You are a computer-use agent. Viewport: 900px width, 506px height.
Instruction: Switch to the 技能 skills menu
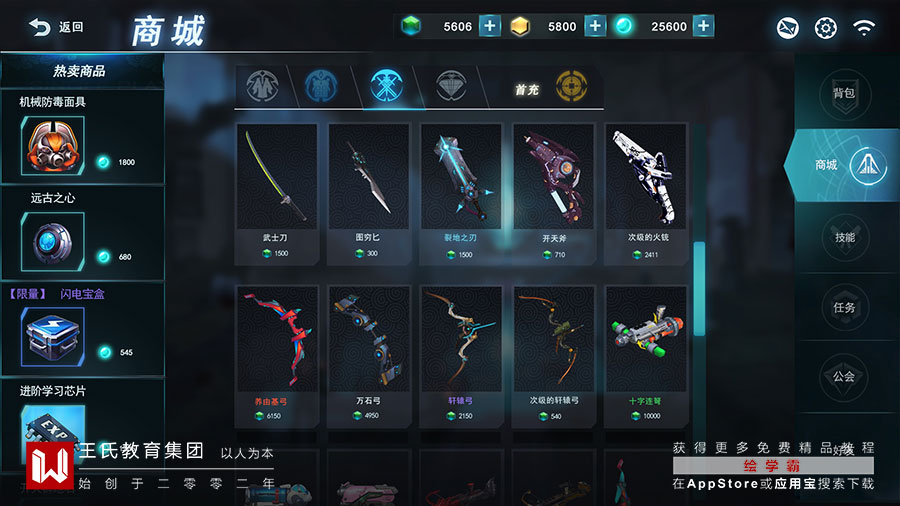click(843, 237)
